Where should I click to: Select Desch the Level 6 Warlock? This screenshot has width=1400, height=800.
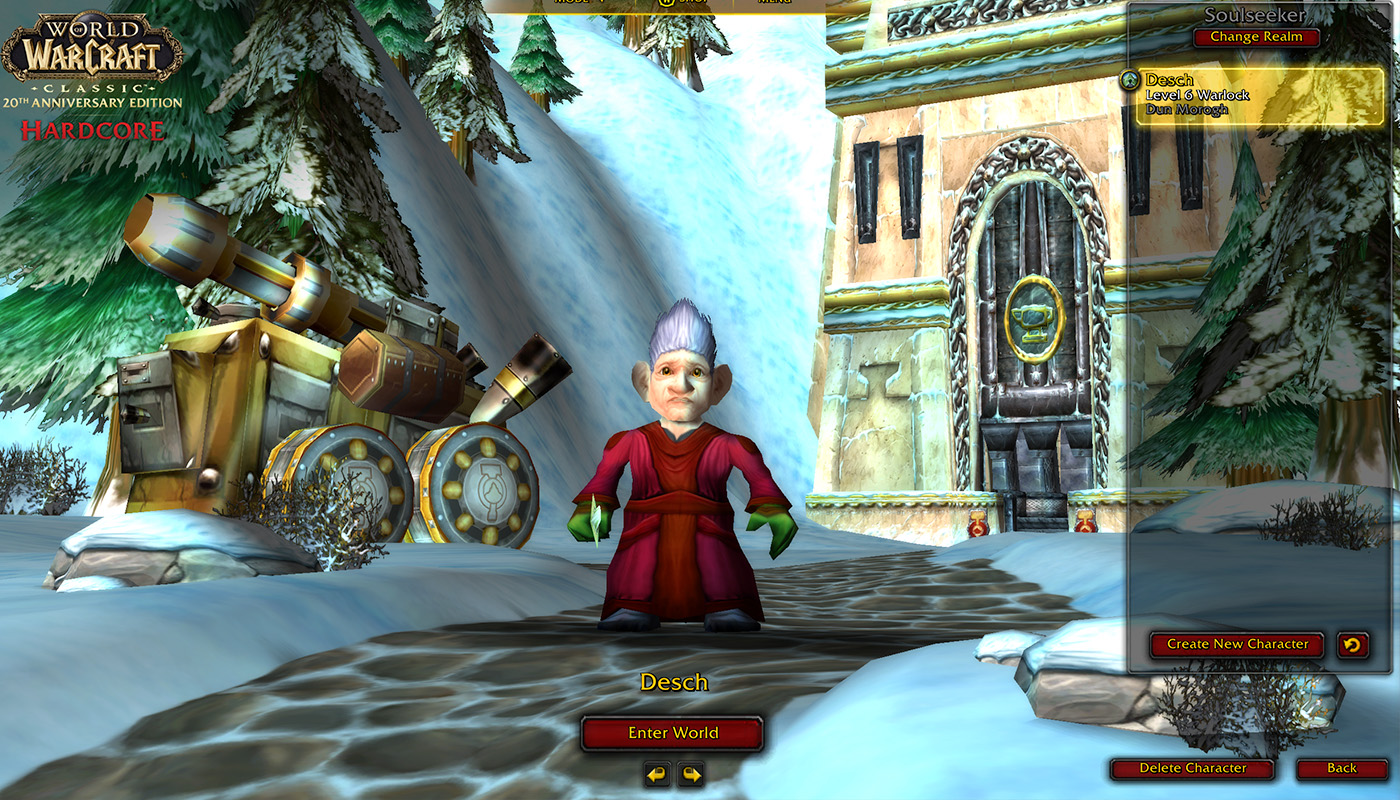pyautogui.click(x=1258, y=95)
